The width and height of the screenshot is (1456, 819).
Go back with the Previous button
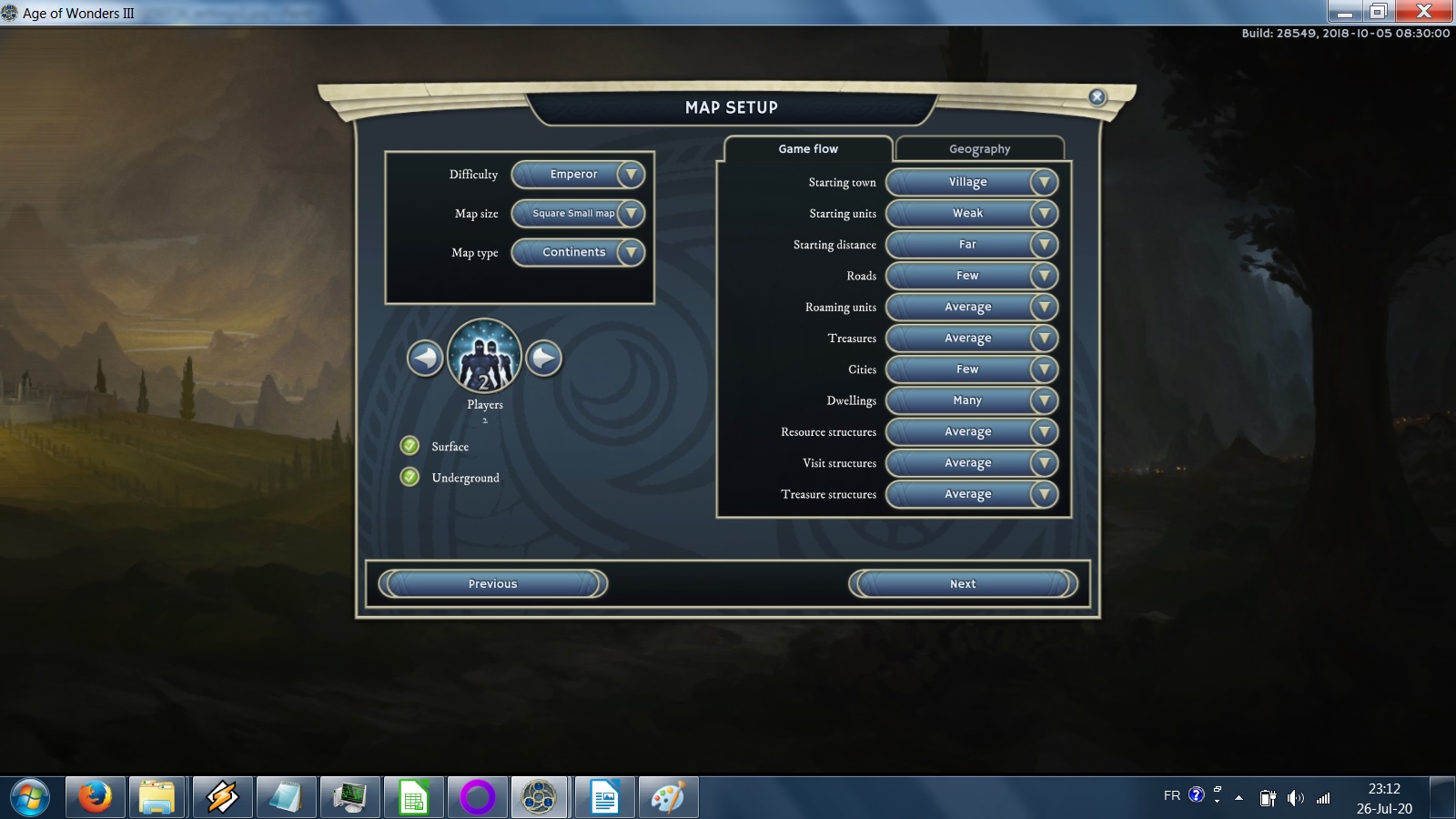coord(492,584)
